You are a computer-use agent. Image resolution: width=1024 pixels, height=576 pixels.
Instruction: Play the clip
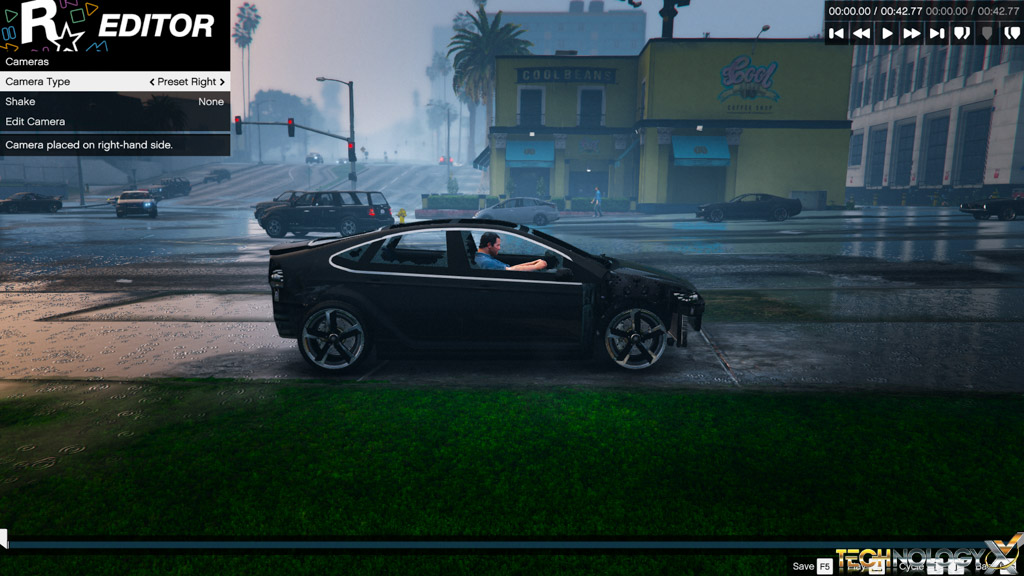click(x=887, y=33)
